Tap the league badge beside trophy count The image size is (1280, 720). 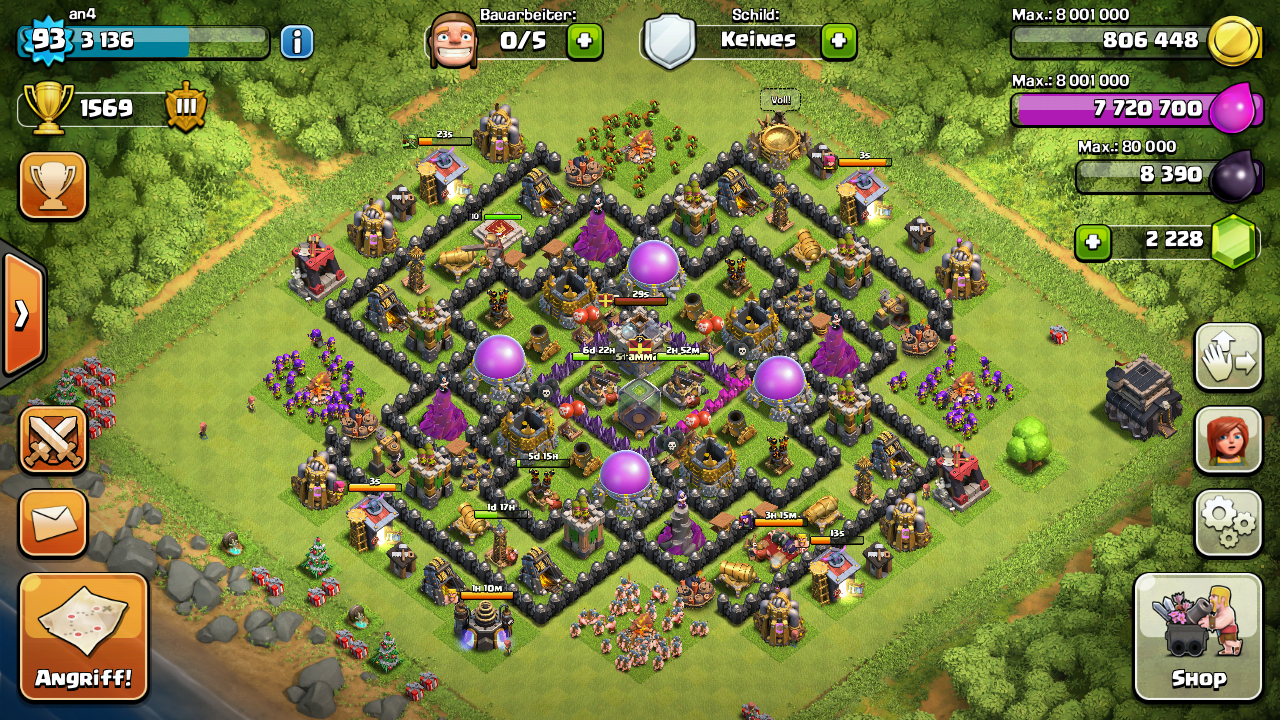pos(186,107)
